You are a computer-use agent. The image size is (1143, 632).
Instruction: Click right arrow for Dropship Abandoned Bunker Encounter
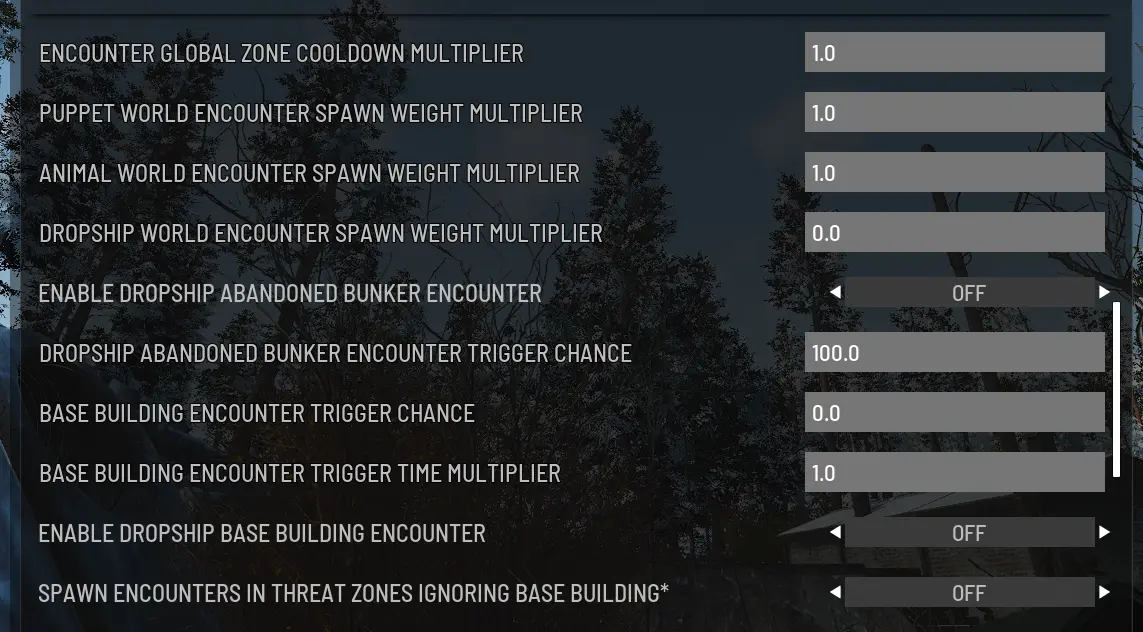click(1104, 293)
